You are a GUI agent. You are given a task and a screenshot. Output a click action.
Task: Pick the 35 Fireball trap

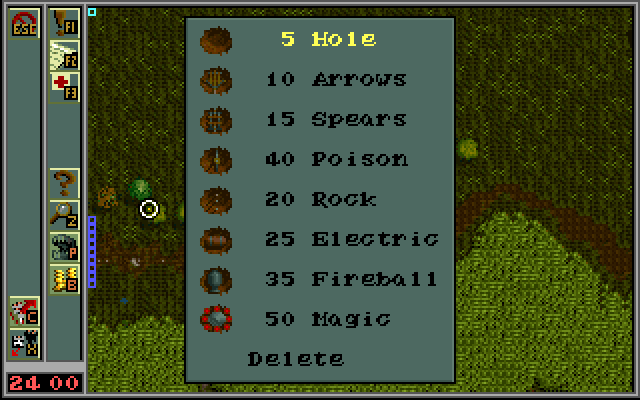(x=349, y=280)
